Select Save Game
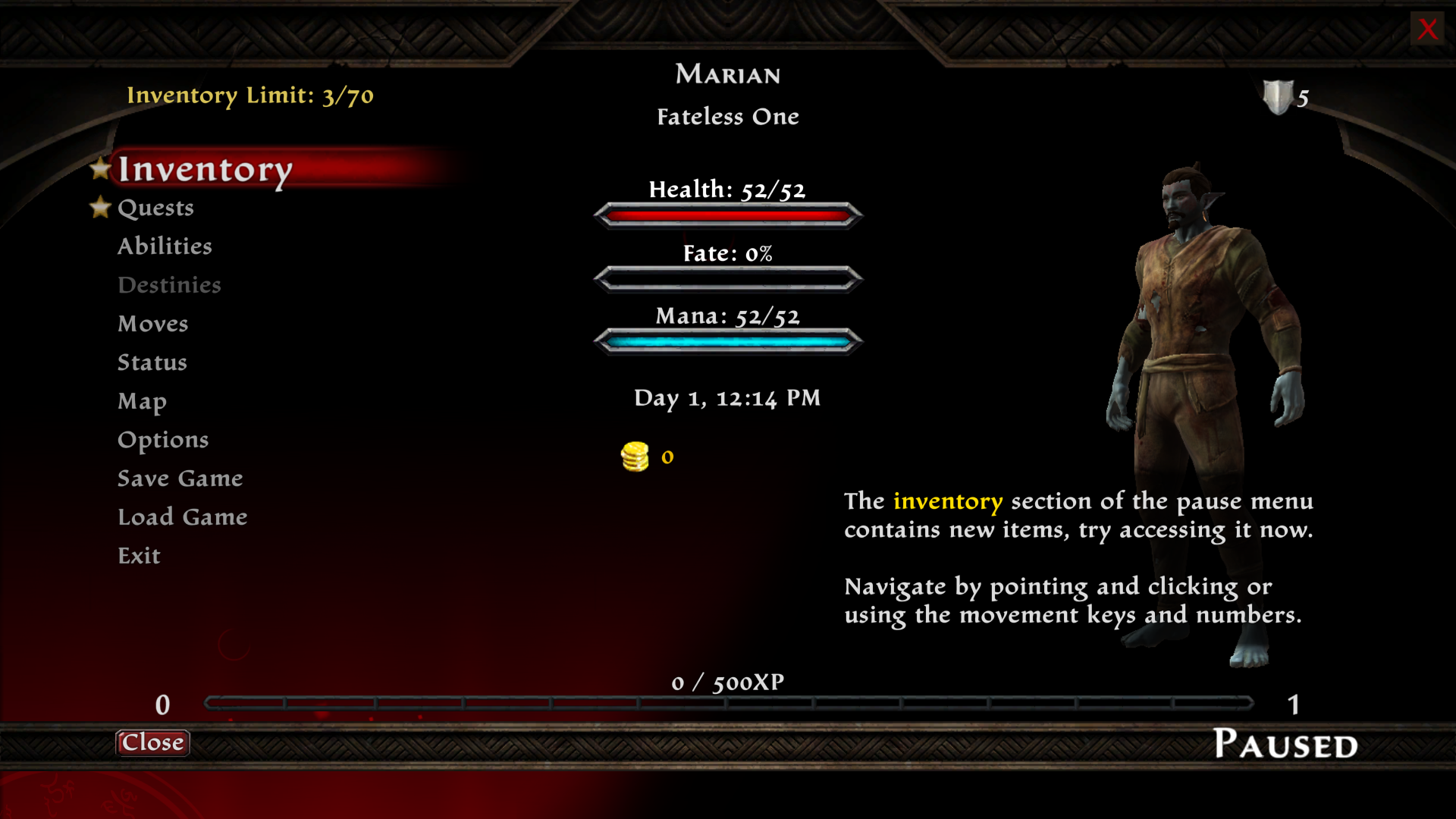Screen dimensions: 1456x819 [x=180, y=479]
